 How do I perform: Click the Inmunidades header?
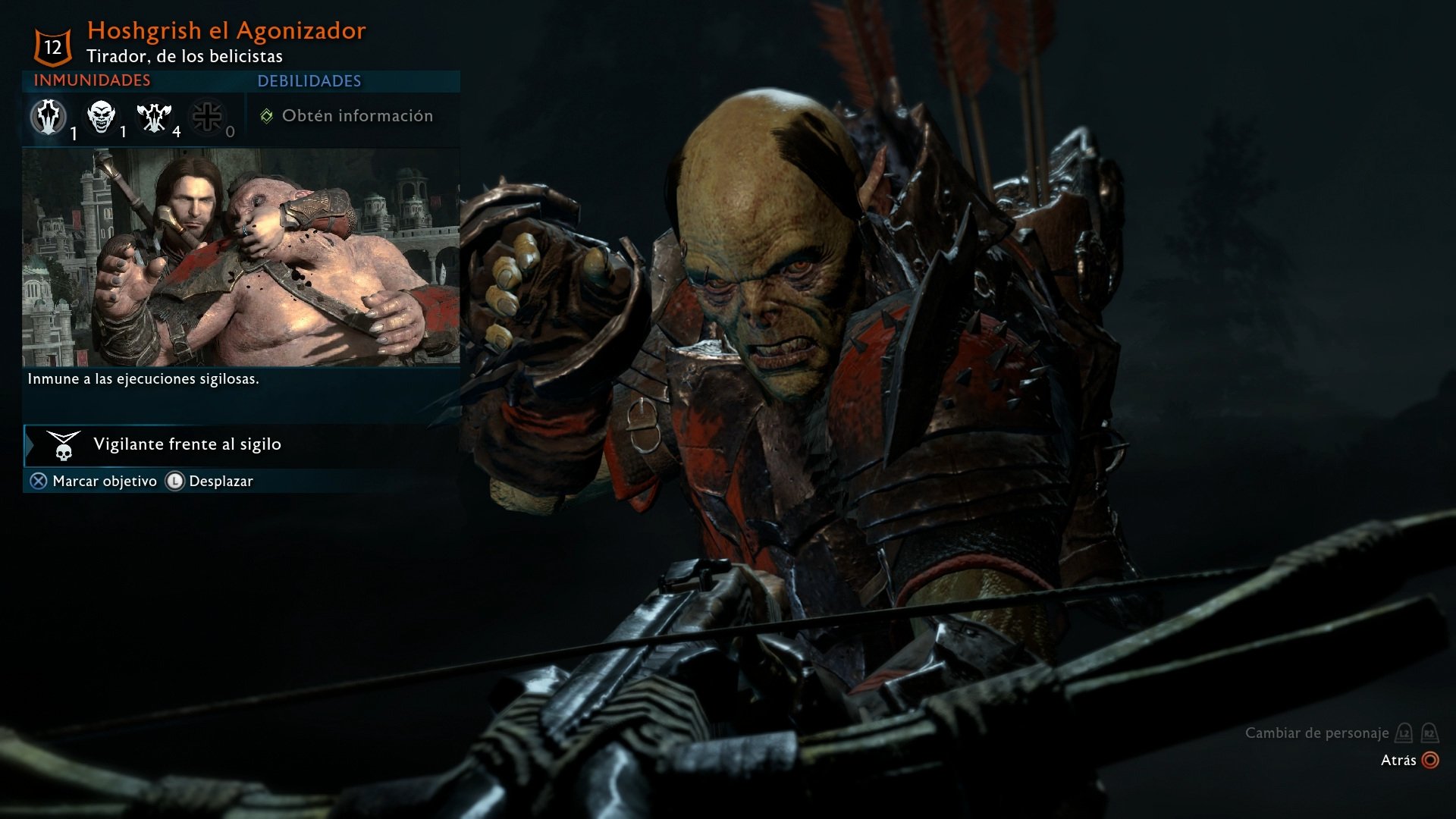92,80
